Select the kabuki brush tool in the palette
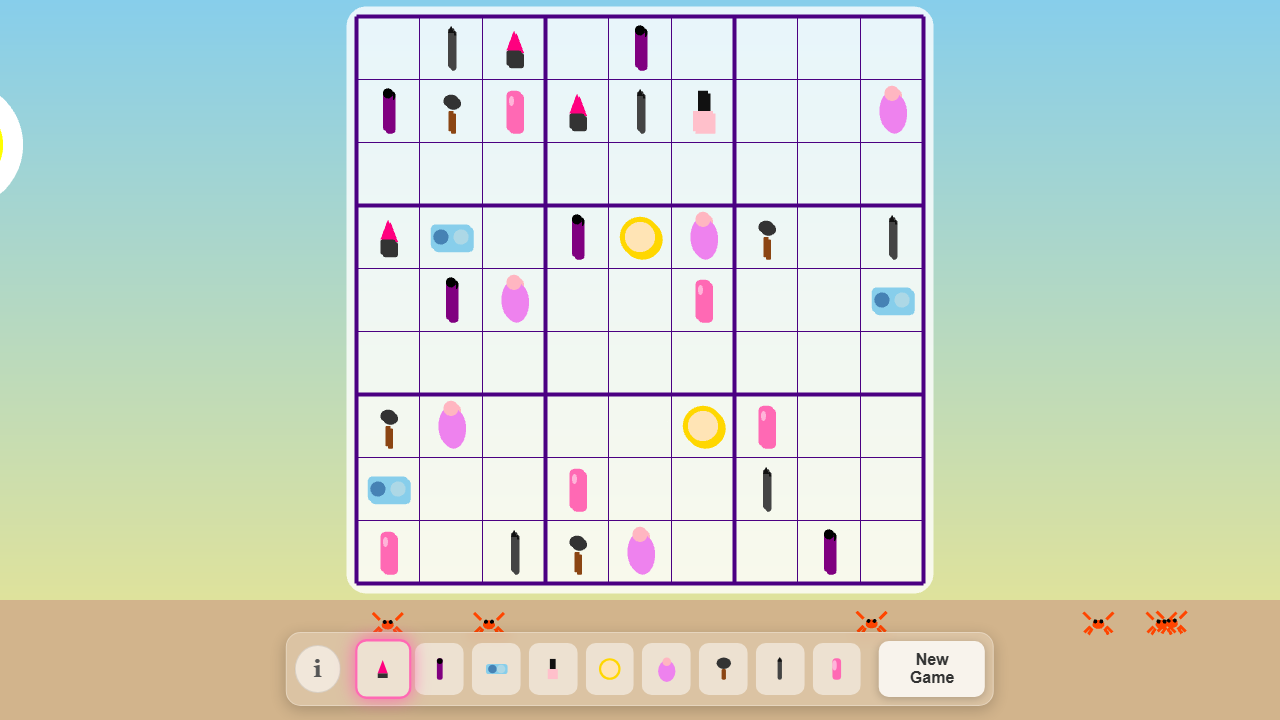 [x=723, y=668]
